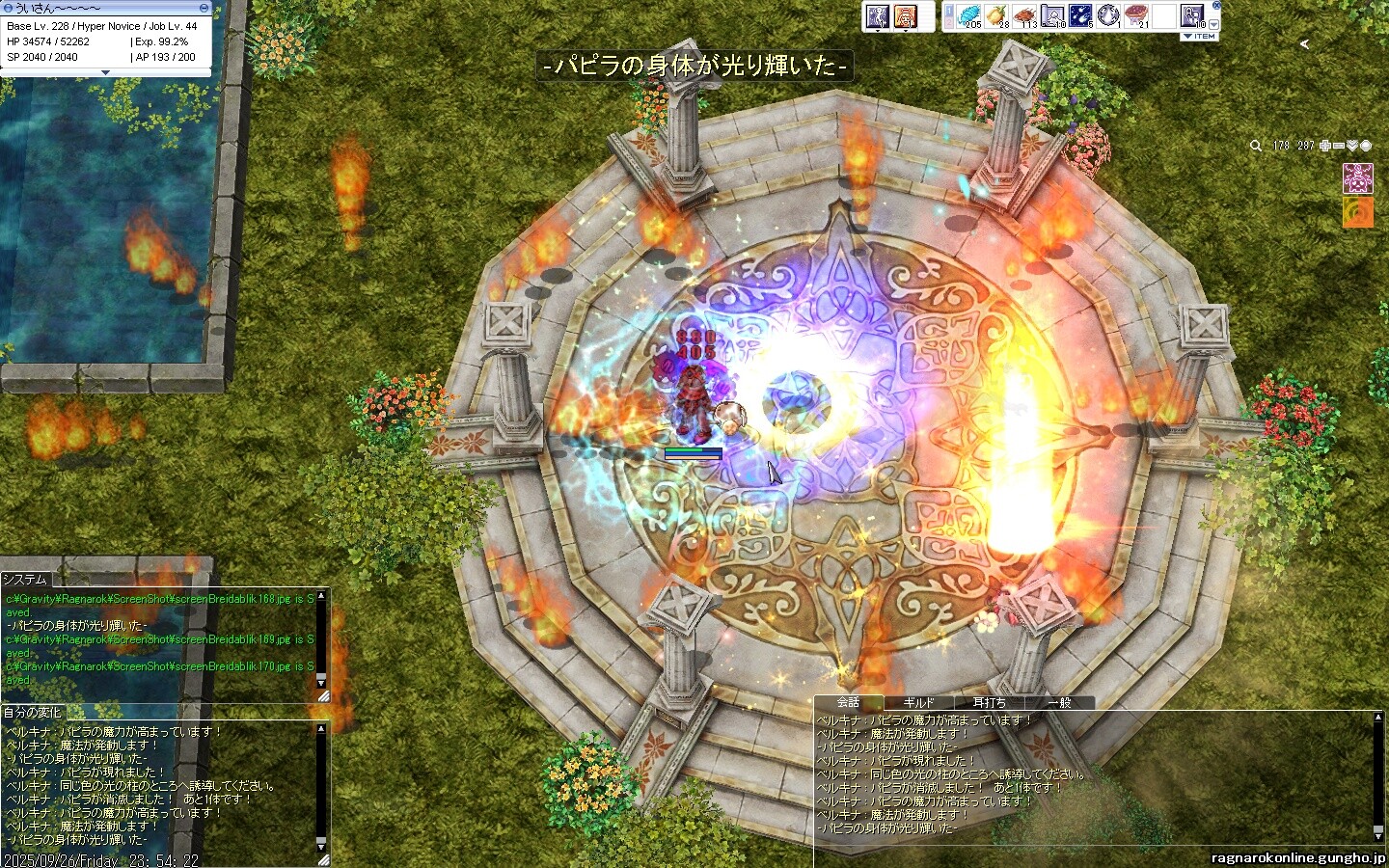Use the blue feather item slot

tap(967, 15)
